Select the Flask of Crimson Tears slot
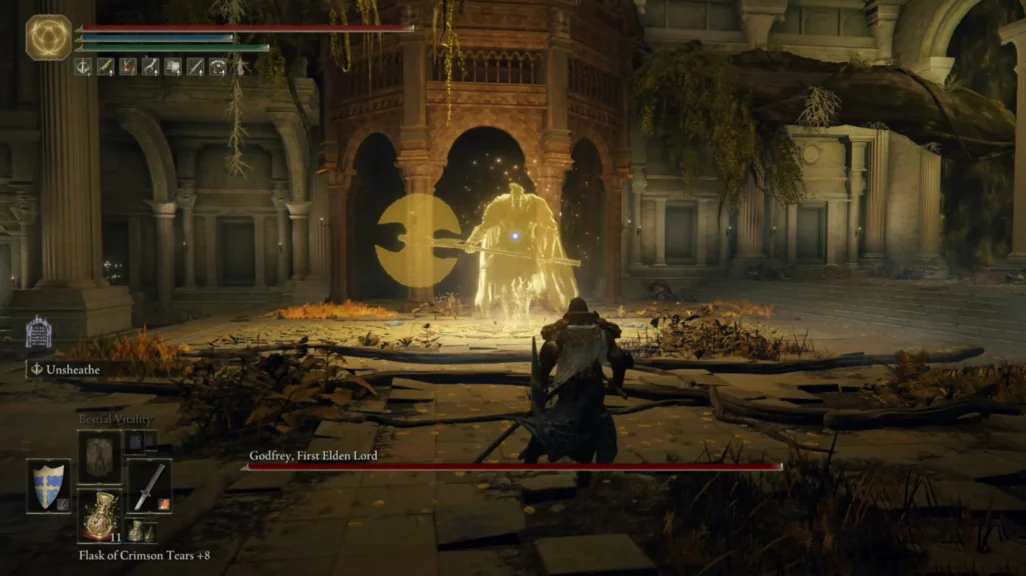1026x576 pixels. (99, 515)
